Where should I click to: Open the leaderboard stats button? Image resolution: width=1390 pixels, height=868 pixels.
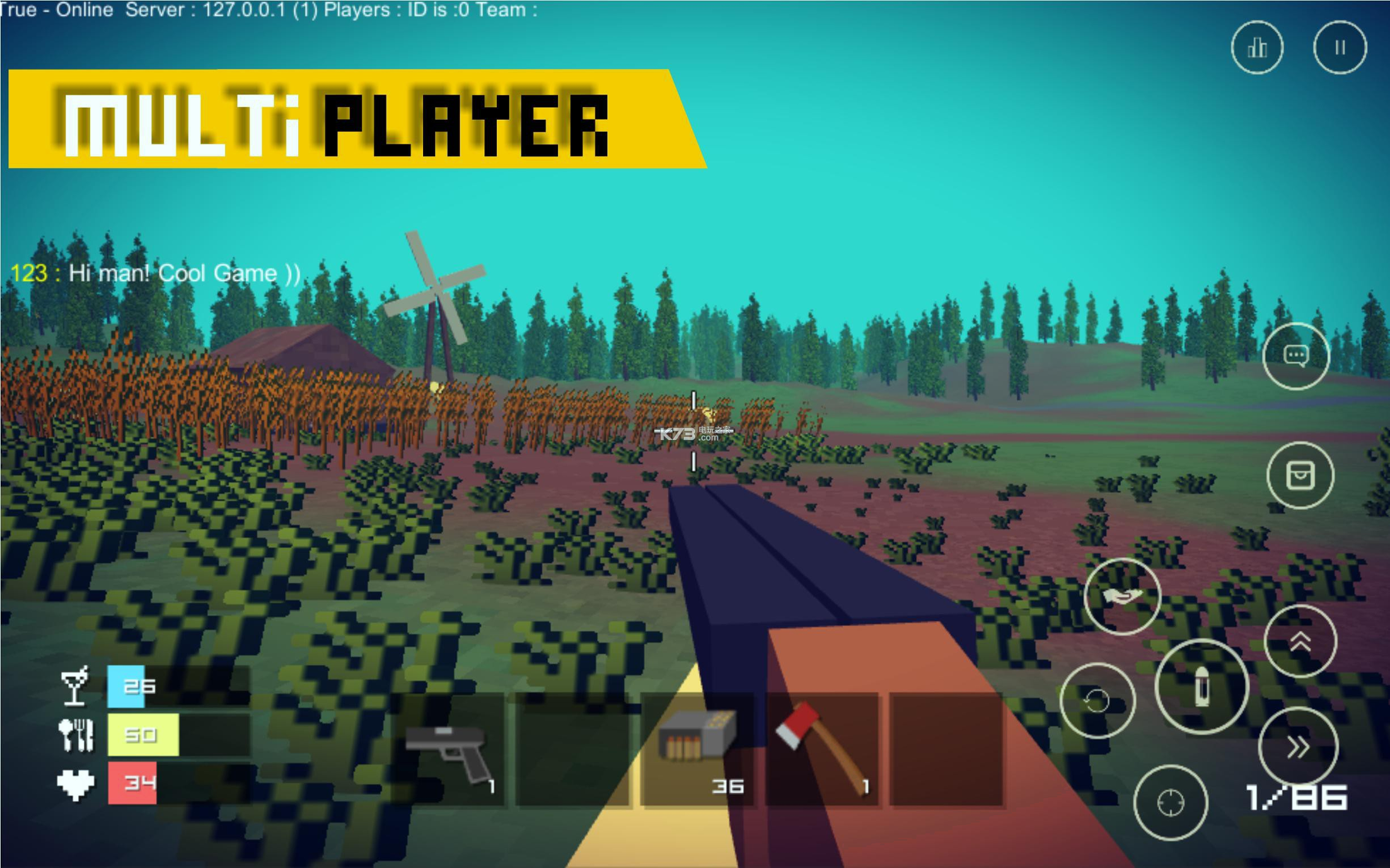pos(1257,47)
